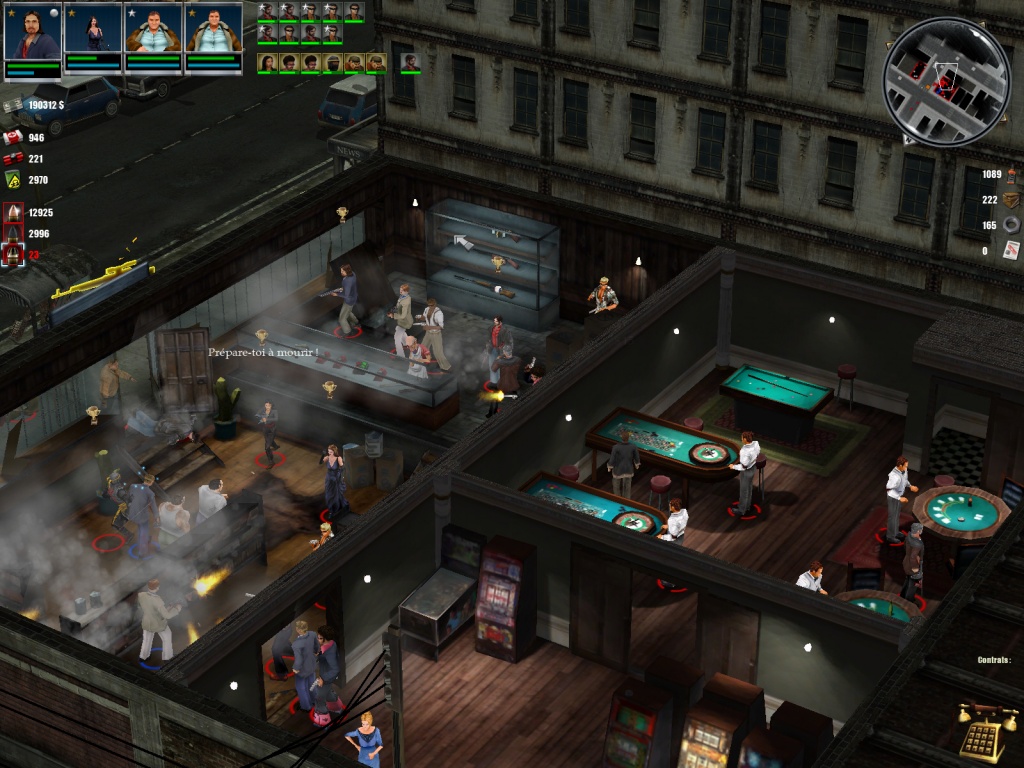This screenshot has height=768, width=1024.
Task: Select the long-haired woman gold-framed portrait
Action: (x=267, y=63)
